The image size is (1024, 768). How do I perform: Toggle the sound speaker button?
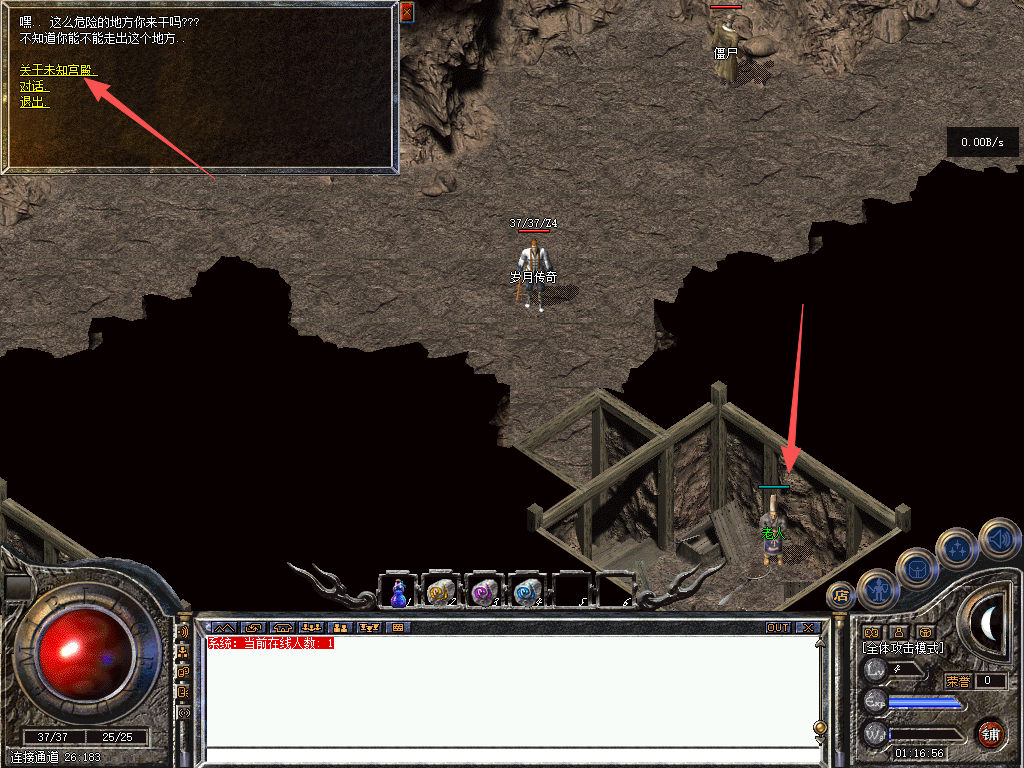coord(998,539)
